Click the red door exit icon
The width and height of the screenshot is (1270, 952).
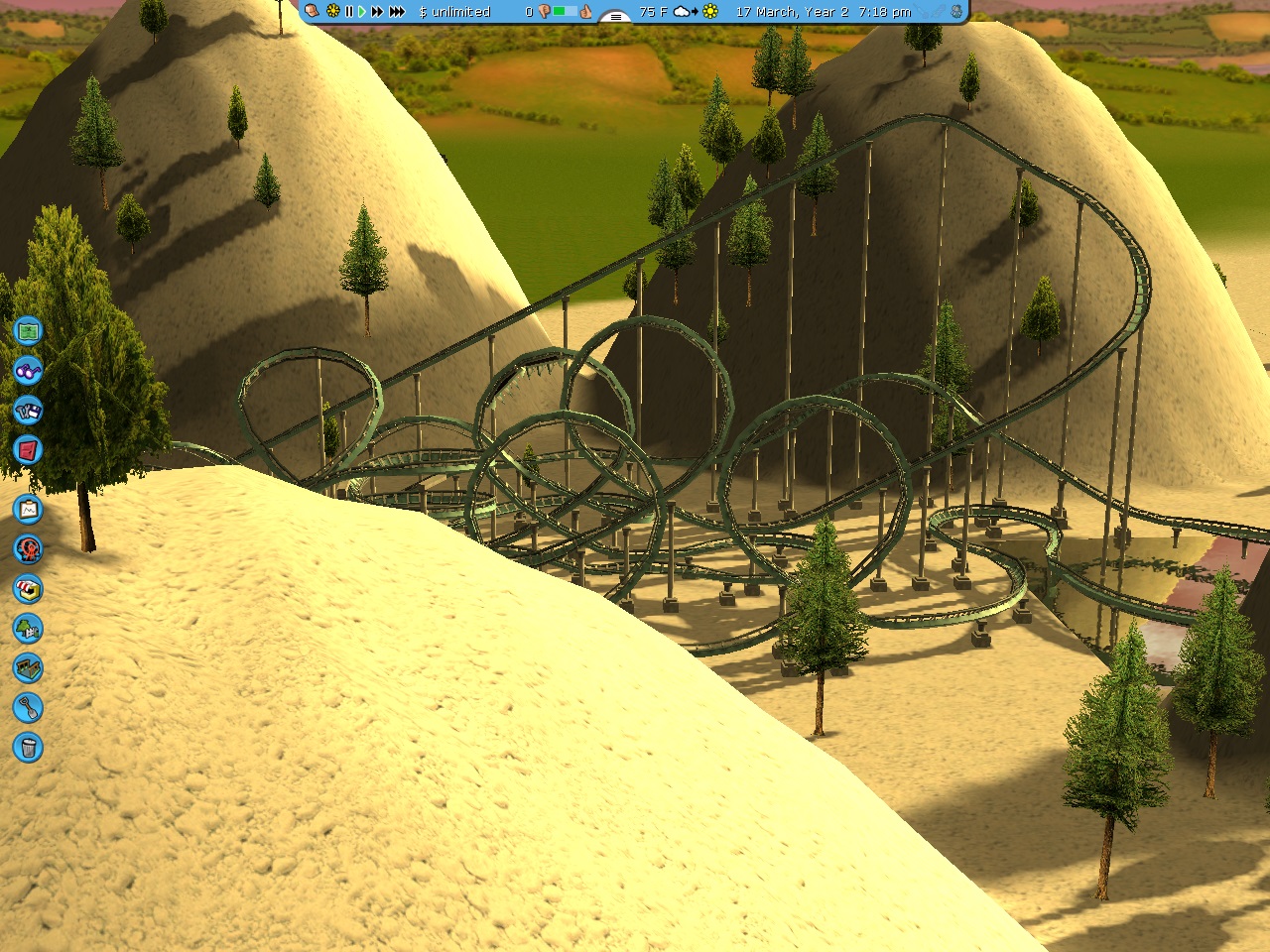pyautogui.click(x=28, y=450)
